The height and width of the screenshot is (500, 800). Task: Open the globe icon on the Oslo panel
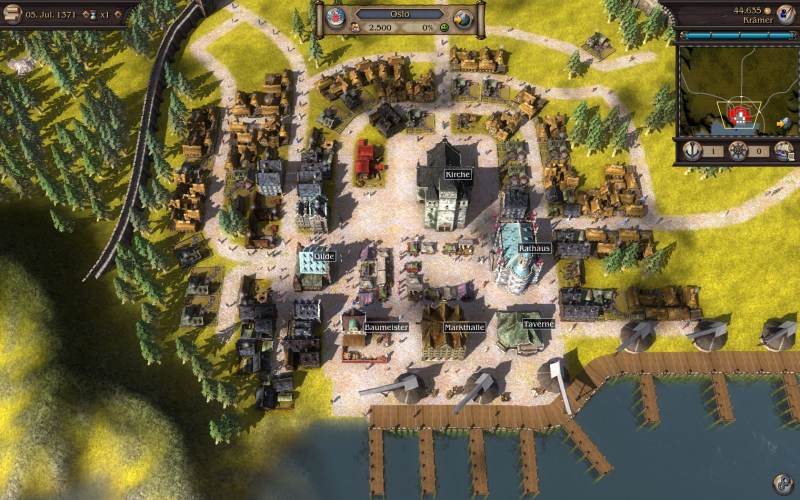click(461, 18)
